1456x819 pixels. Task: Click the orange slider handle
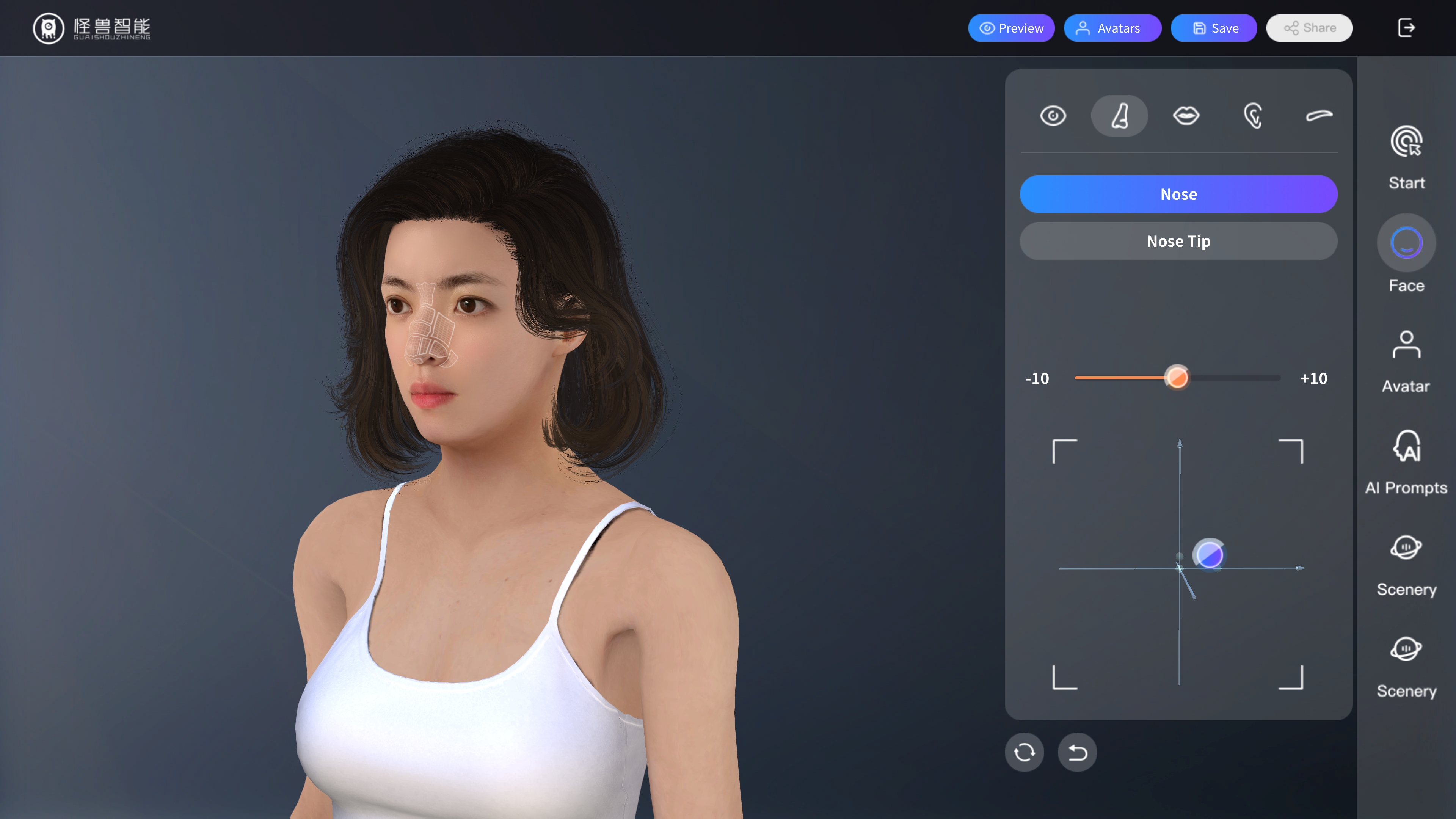coord(1177,378)
